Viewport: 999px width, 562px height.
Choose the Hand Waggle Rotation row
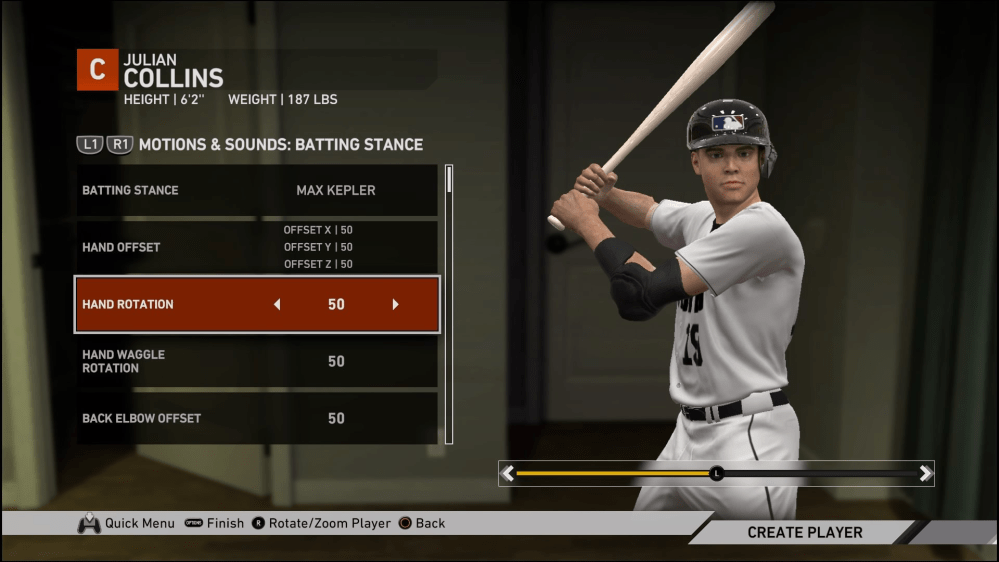coord(257,361)
